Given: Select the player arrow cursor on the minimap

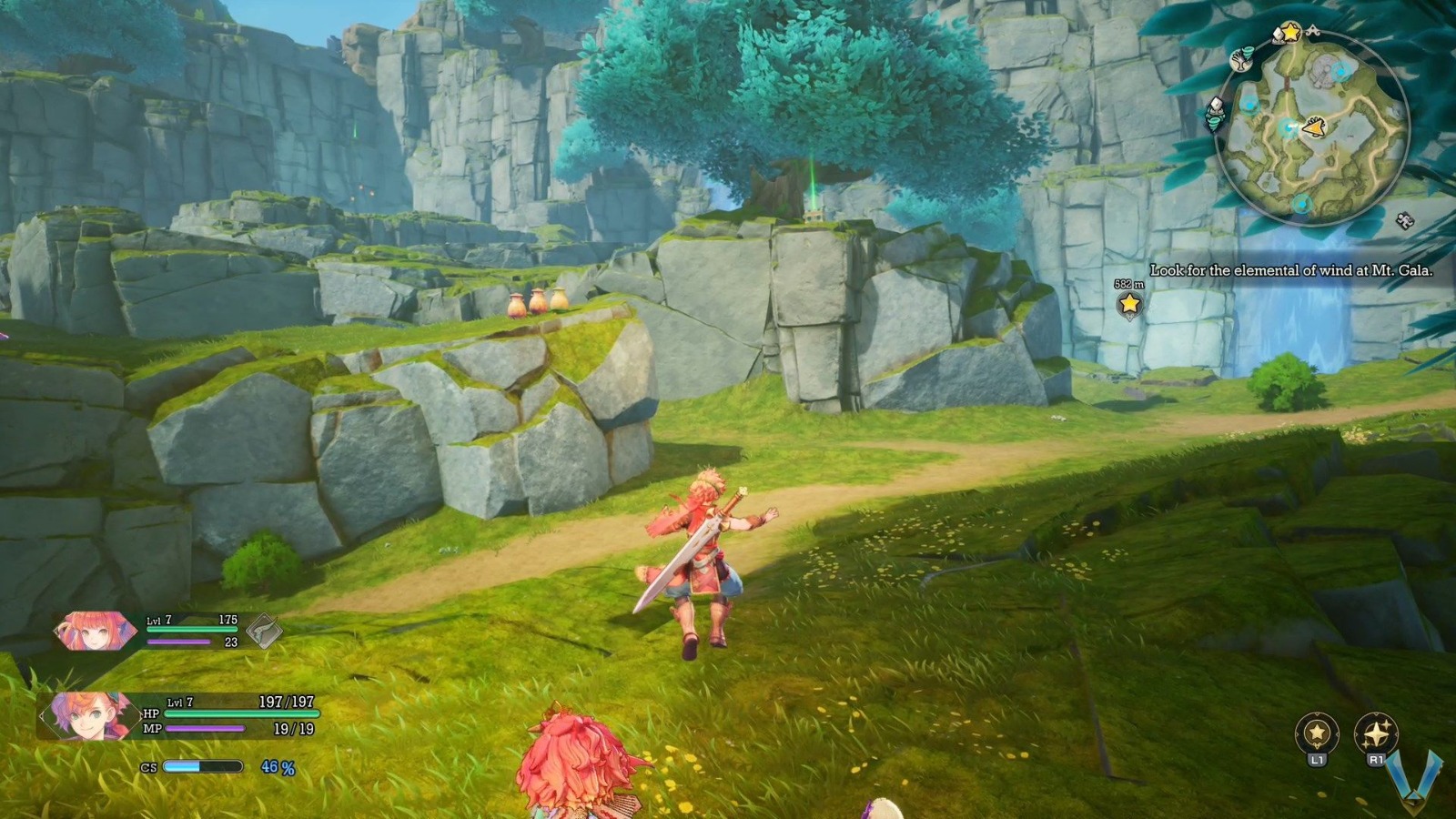Looking at the screenshot, I should [1315, 126].
